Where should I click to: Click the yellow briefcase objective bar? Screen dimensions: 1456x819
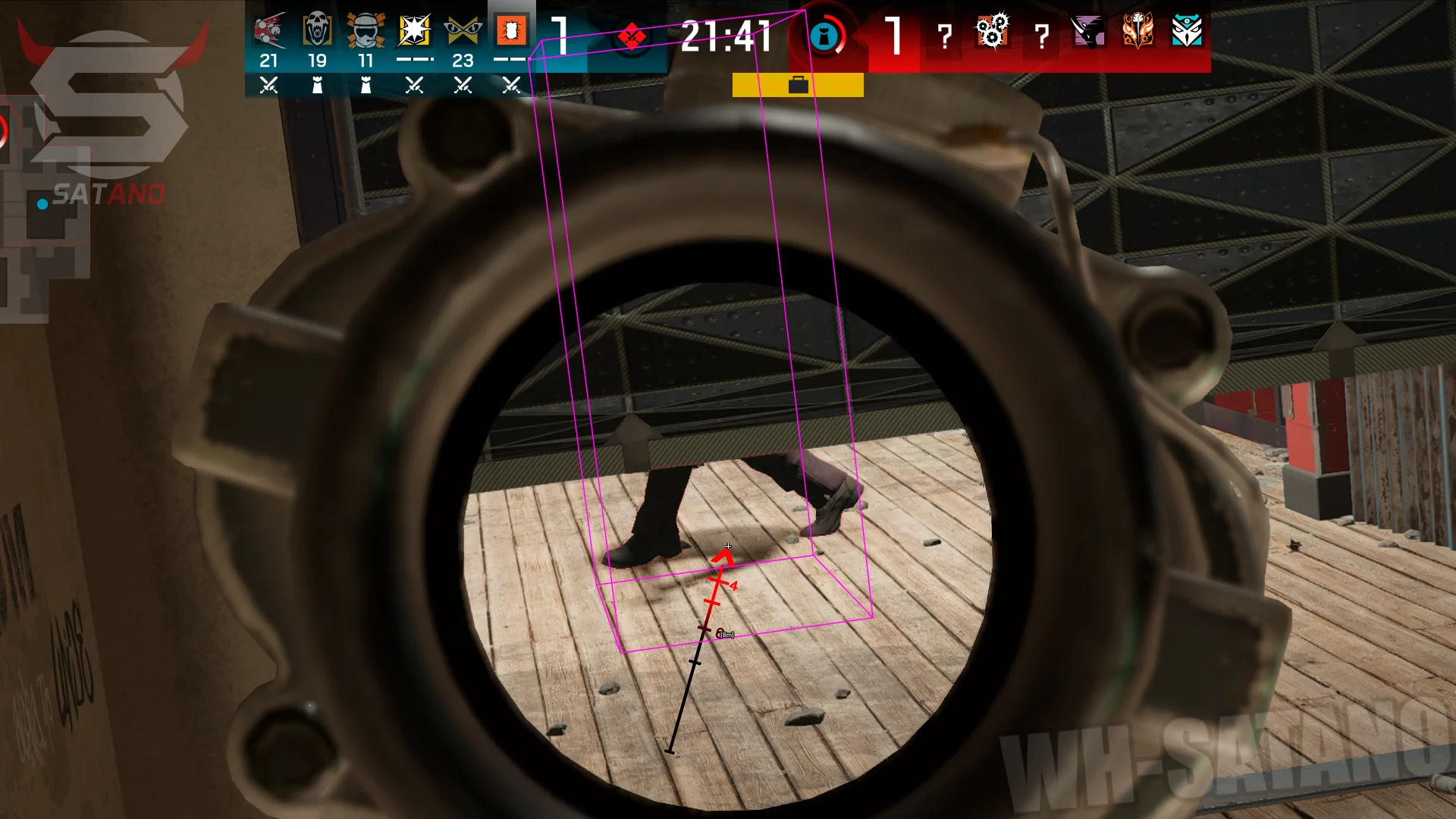click(x=798, y=85)
